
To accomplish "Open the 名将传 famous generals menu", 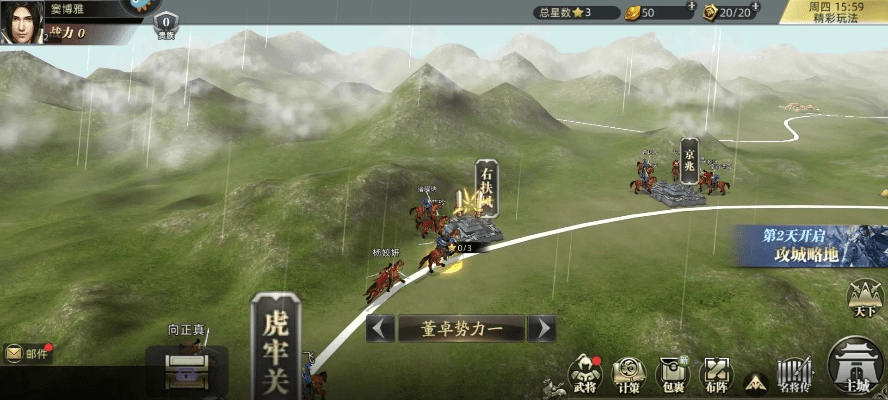I will [x=796, y=373].
